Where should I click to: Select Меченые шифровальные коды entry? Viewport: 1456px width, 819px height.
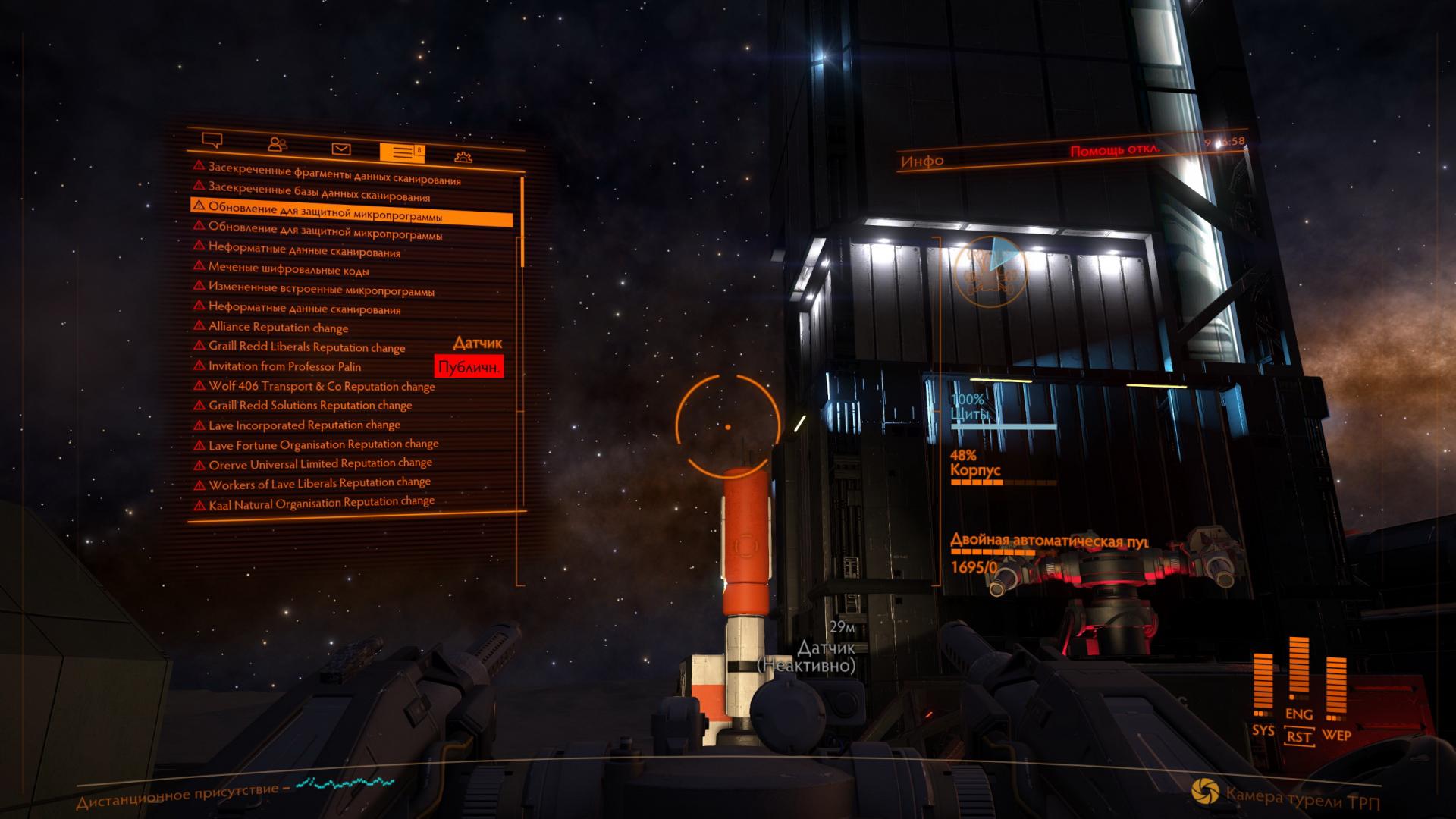coord(289,268)
